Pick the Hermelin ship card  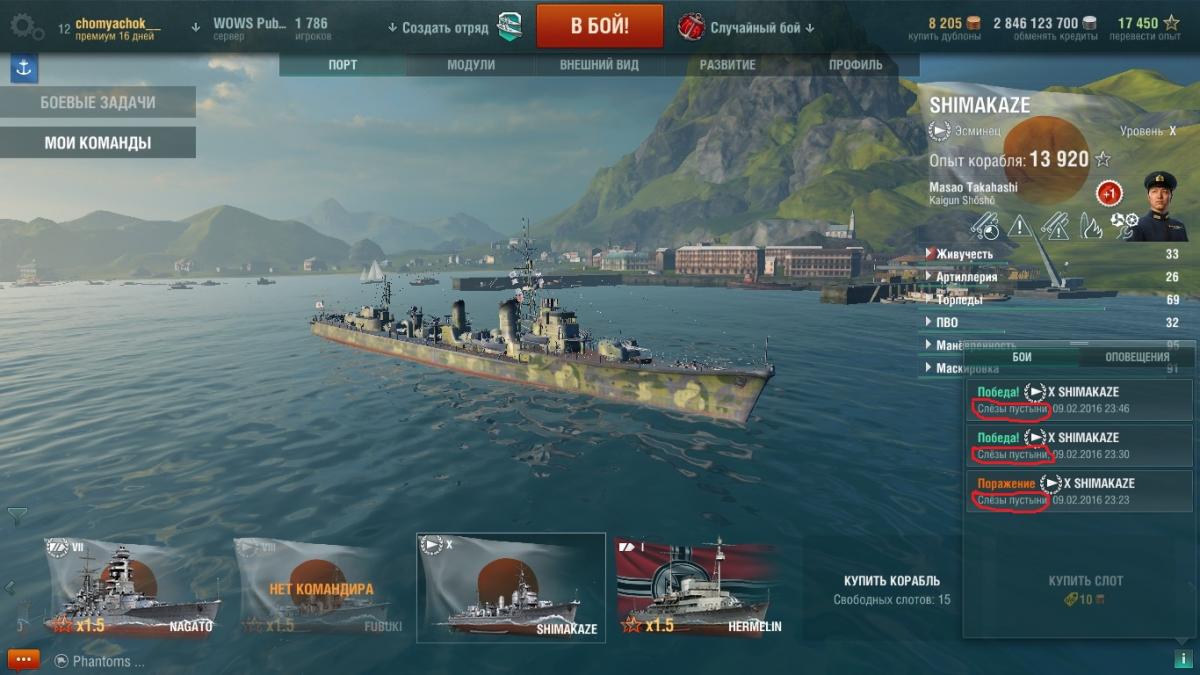tap(702, 588)
